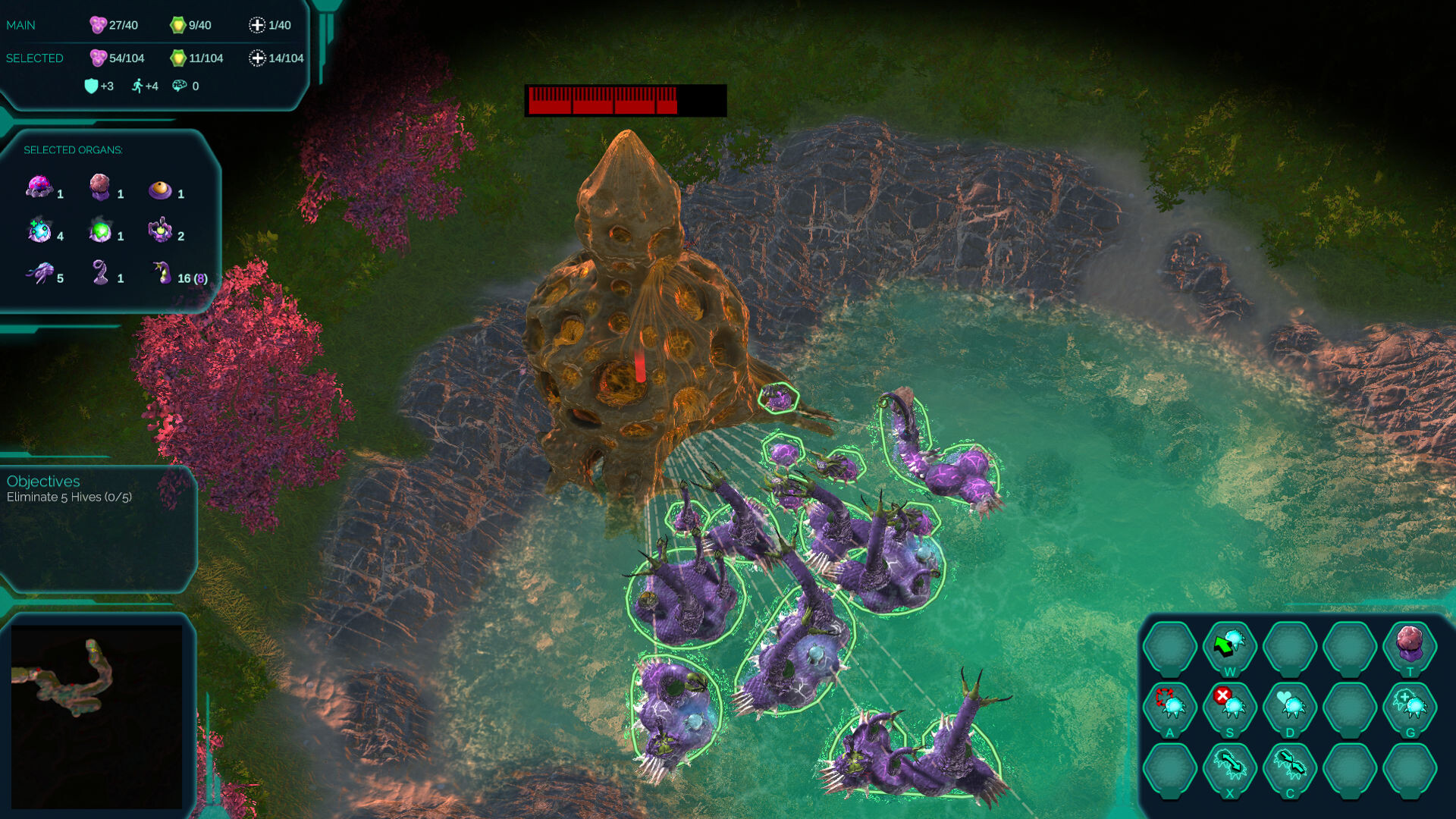Click the enemy hive health bar
The width and height of the screenshot is (1456, 819).
tap(626, 100)
